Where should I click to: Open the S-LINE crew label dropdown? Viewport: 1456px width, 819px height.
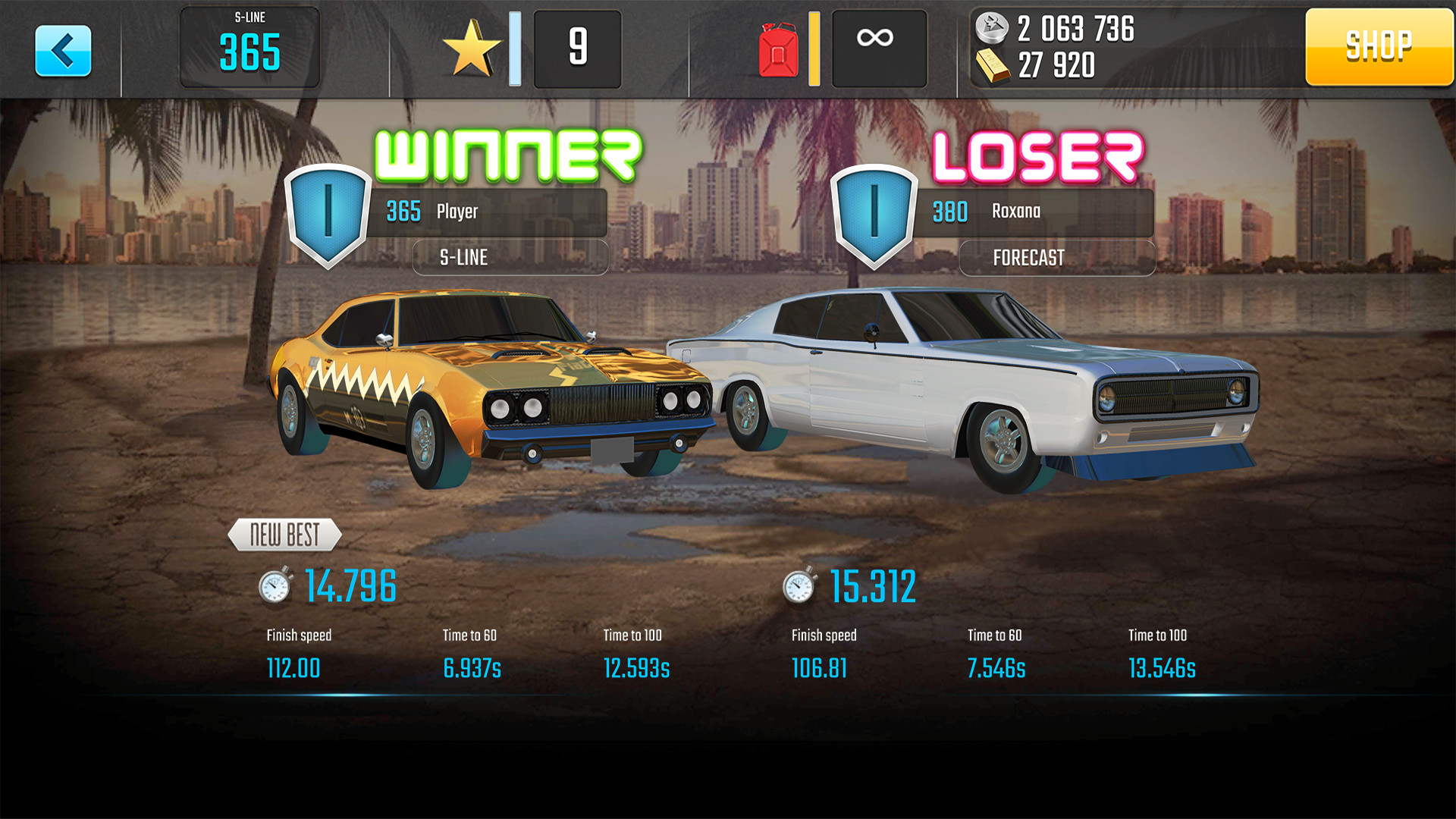510,258
